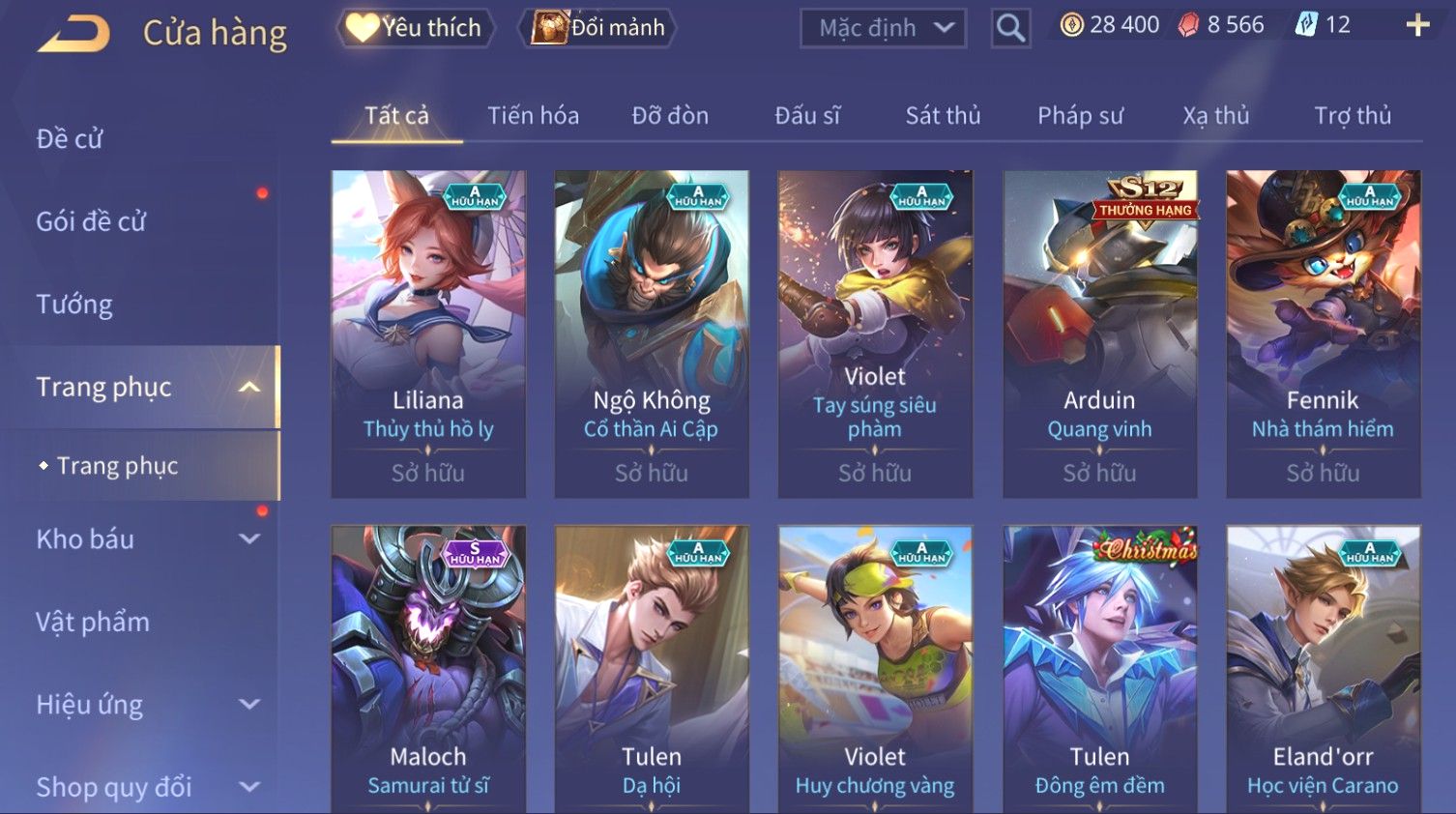Show the Sát thủ skins tab
The width and height of the screenshot is (1456, 814).
coord(943,116)
